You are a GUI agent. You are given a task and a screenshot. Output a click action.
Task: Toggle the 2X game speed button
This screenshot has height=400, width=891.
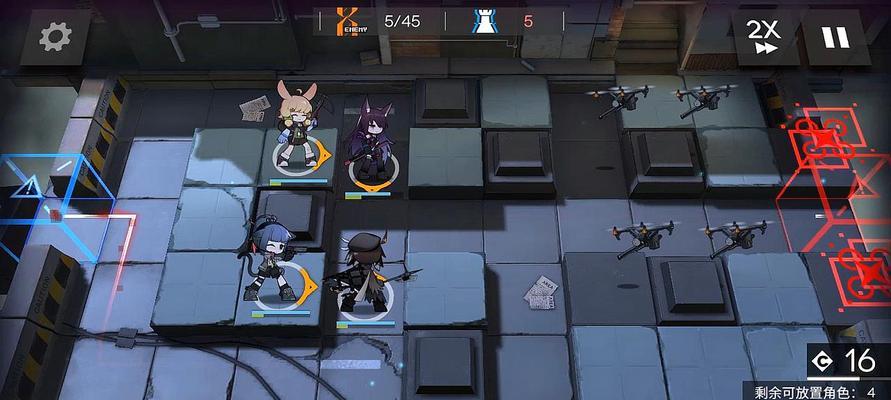(765, 37)
